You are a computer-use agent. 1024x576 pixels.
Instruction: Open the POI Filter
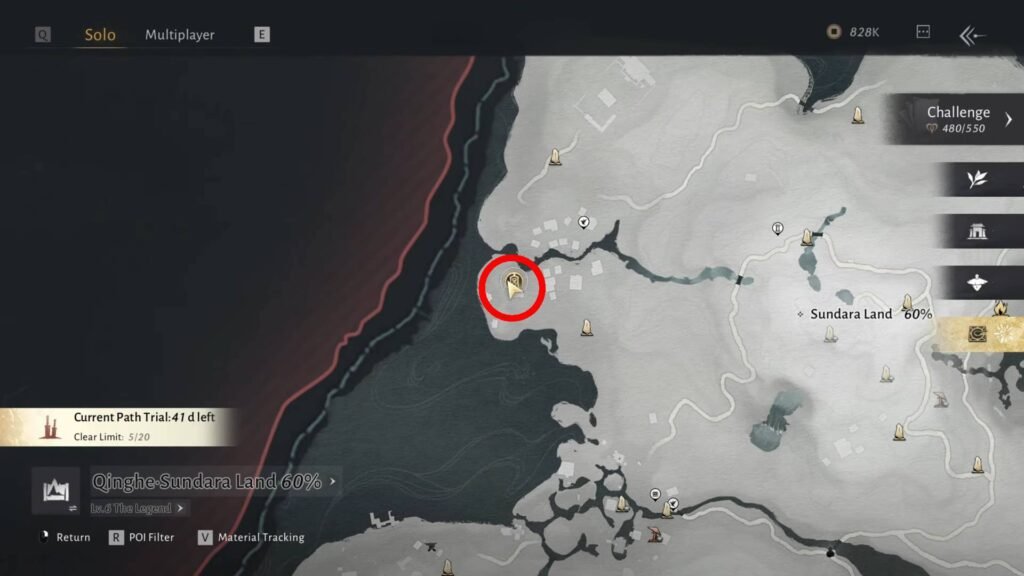[141, 537]
